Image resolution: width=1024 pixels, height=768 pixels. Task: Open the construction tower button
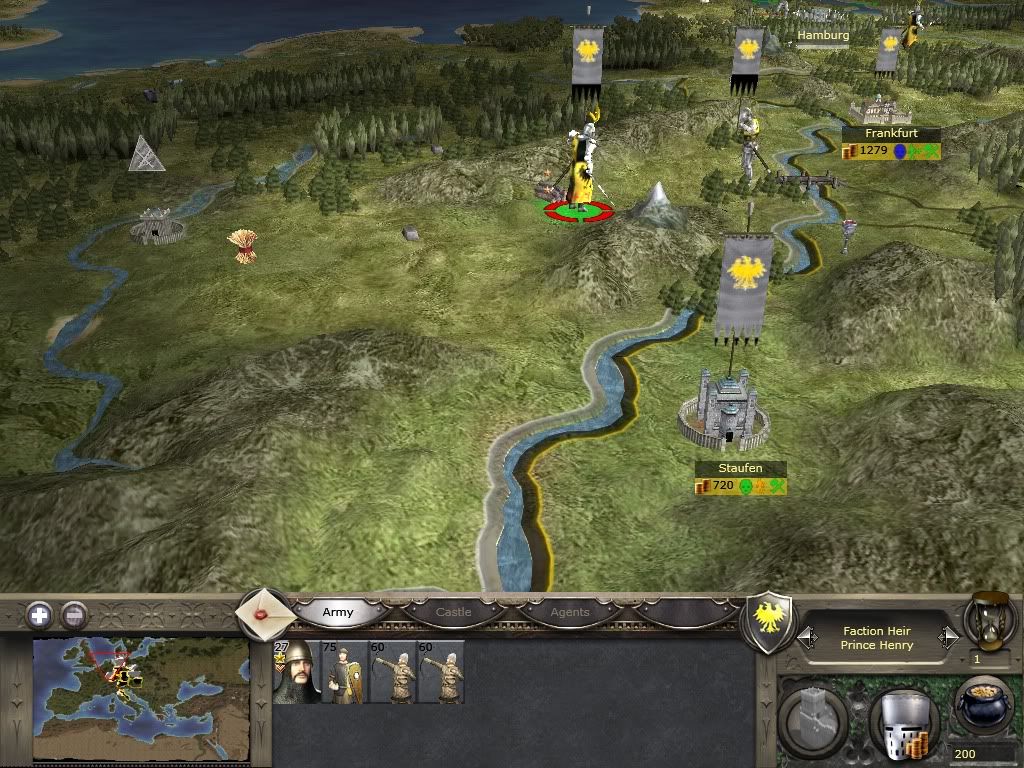click(813, 718)
